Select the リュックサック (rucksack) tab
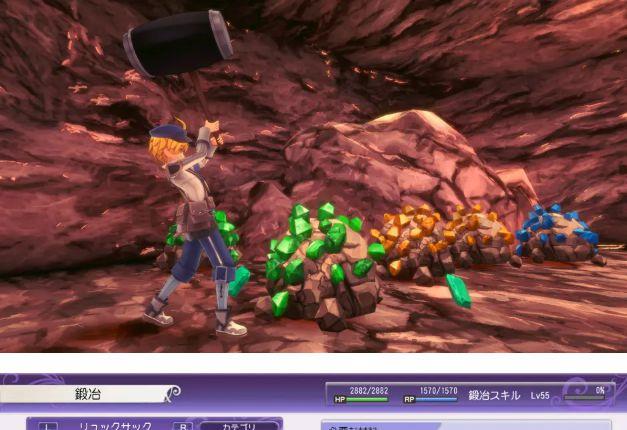 pyautogui.click(x=115, y=425)
